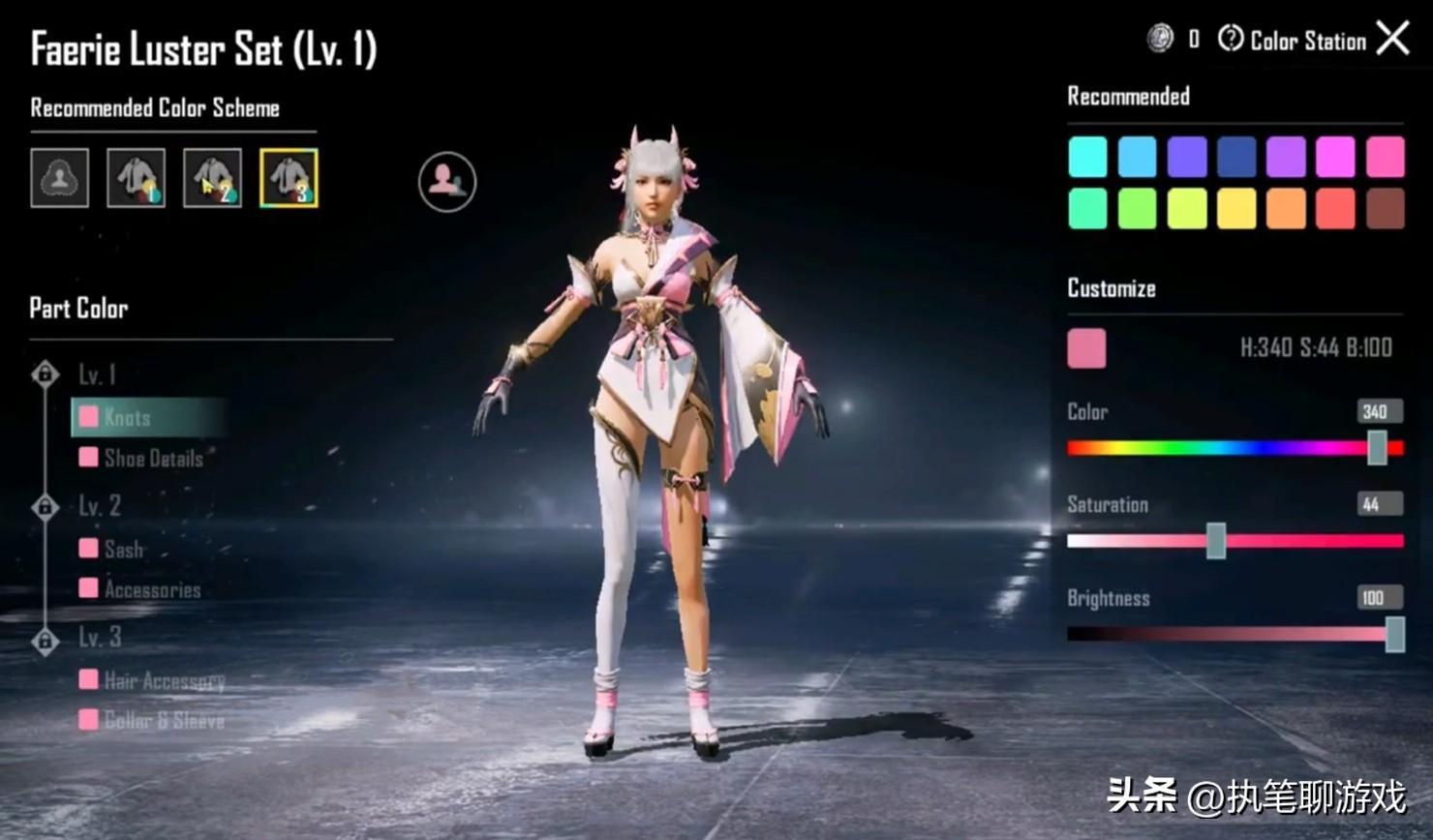
Task: Select the Knots part
Action: coord(126,417)
